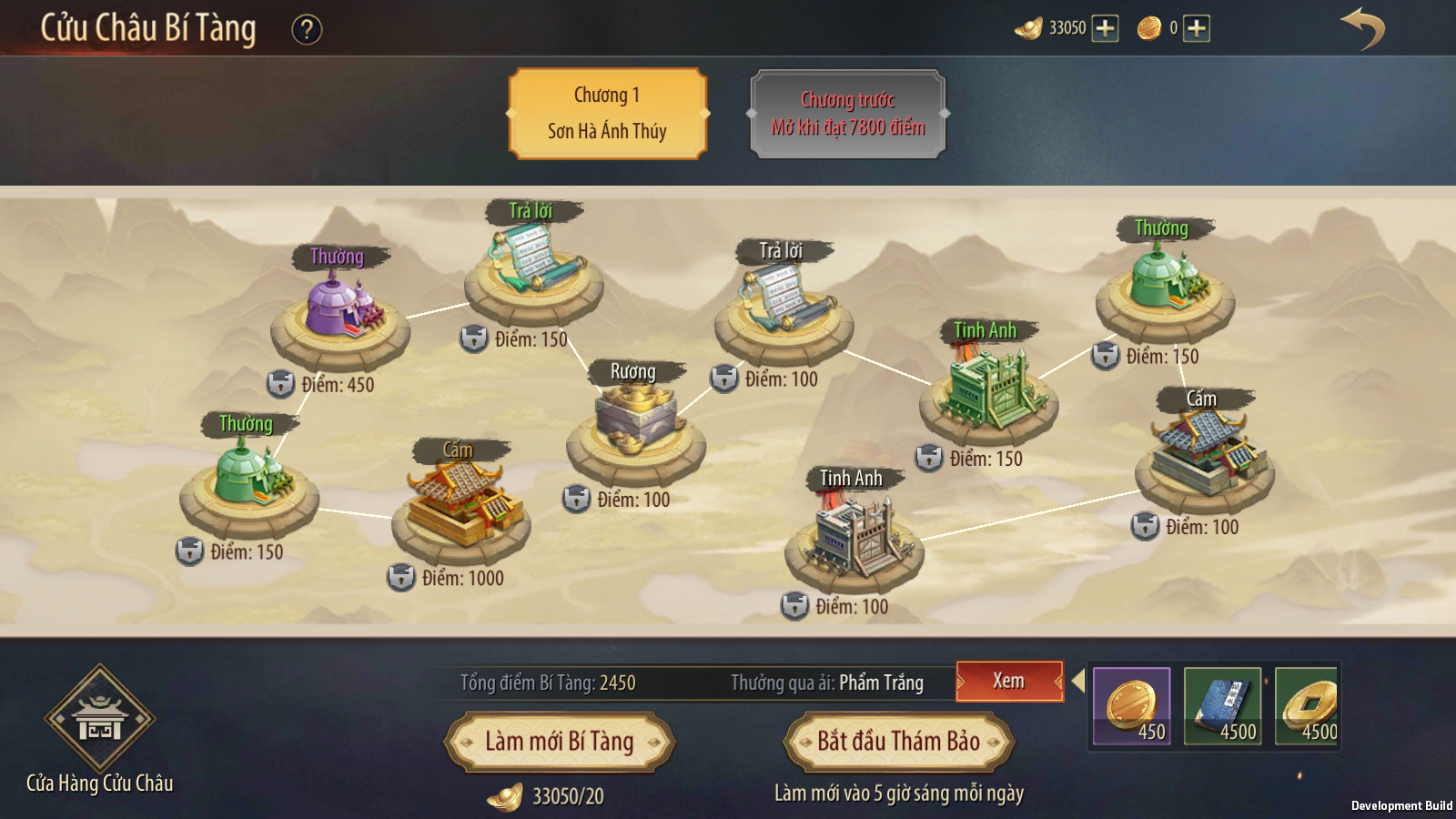Add more gold ingots with plus button
The image size is (1456, 819).
(1105, 28)
